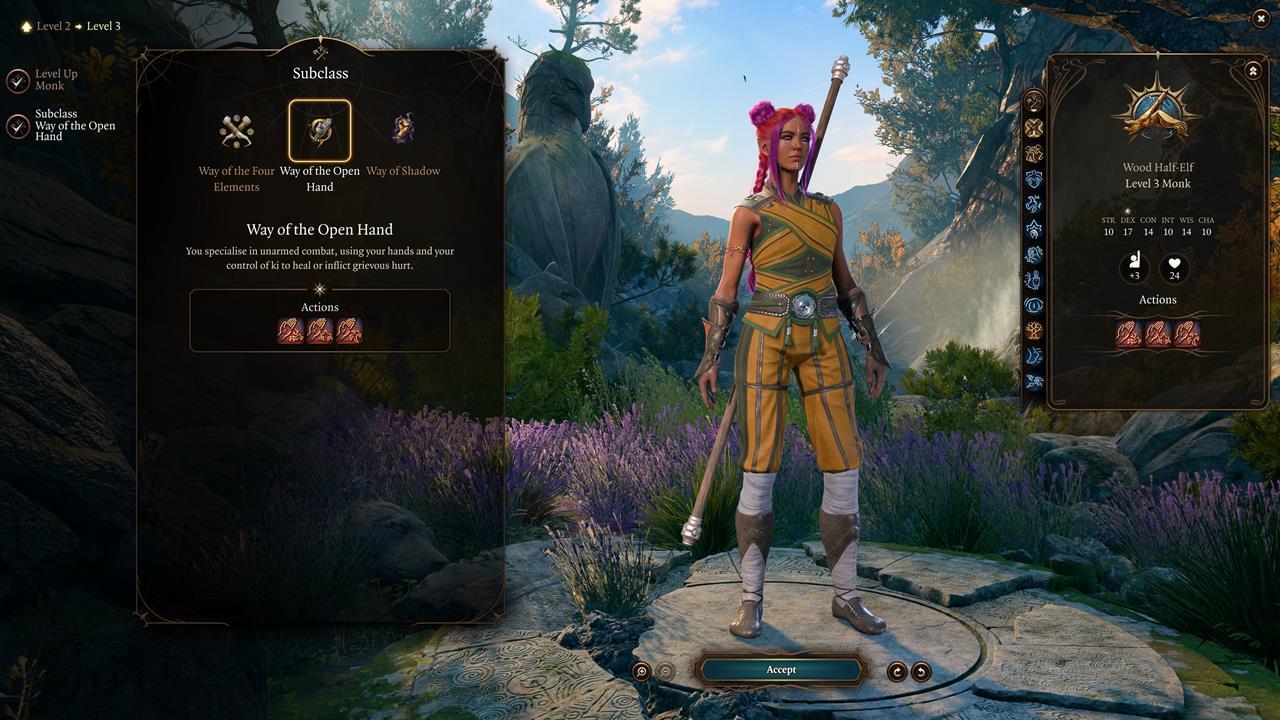
Task: Select the Way of the Open Hand option
Action: click(320, 130)
